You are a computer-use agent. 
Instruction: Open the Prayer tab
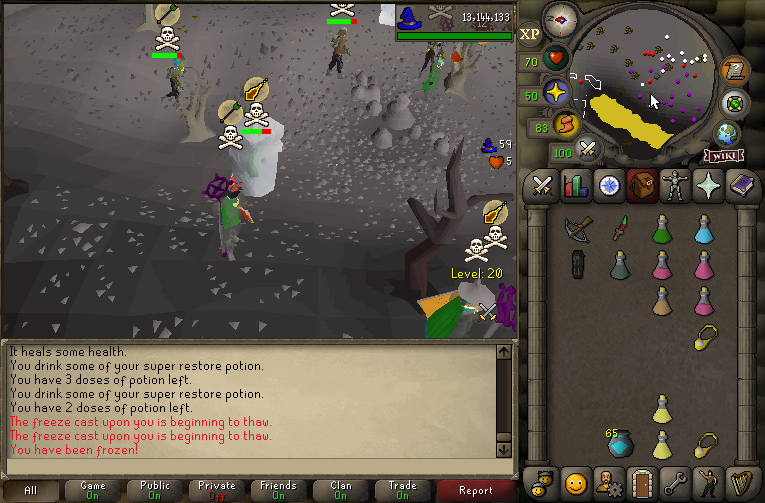click(707, 186)
